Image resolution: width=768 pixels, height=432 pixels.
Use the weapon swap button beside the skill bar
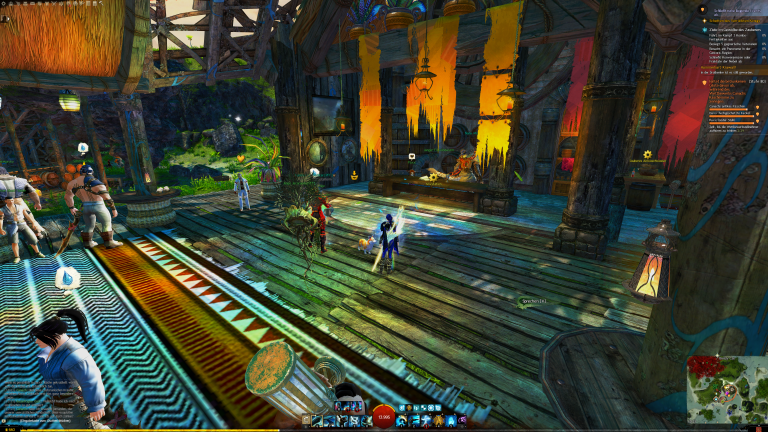click(x=307, y=421)
